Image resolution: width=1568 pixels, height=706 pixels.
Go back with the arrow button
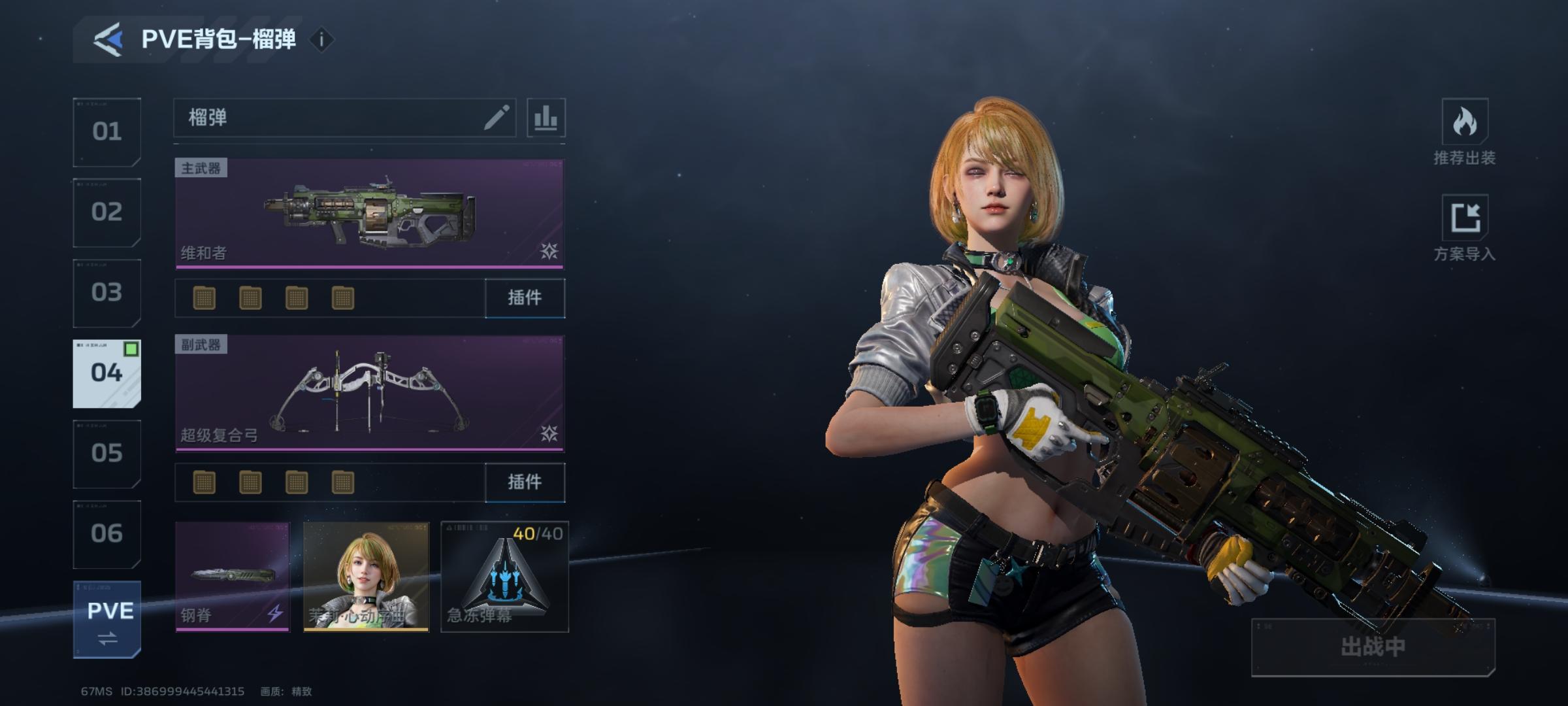coord(108,39)
